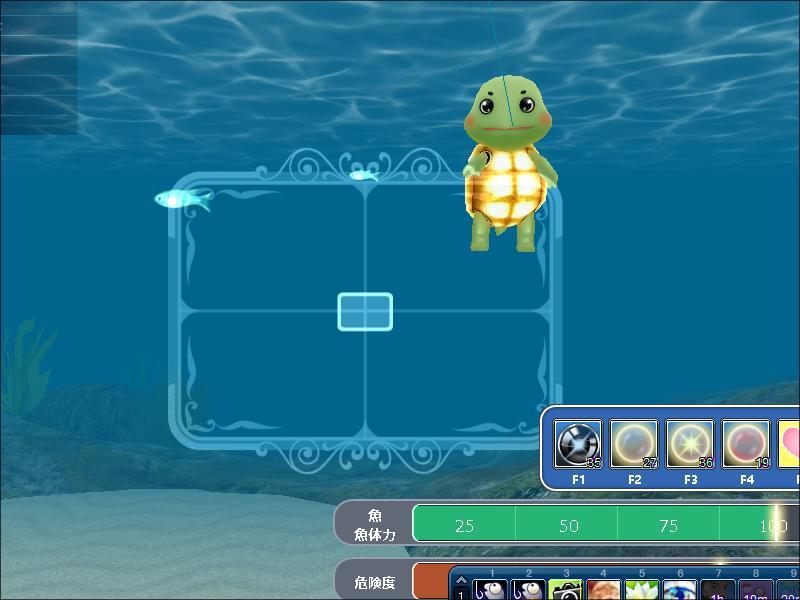Image resolution: width=800 pixels, height=600 pixels.
Task: Select the fish hook skill in slot 1
Action: [x=490, y=591]
